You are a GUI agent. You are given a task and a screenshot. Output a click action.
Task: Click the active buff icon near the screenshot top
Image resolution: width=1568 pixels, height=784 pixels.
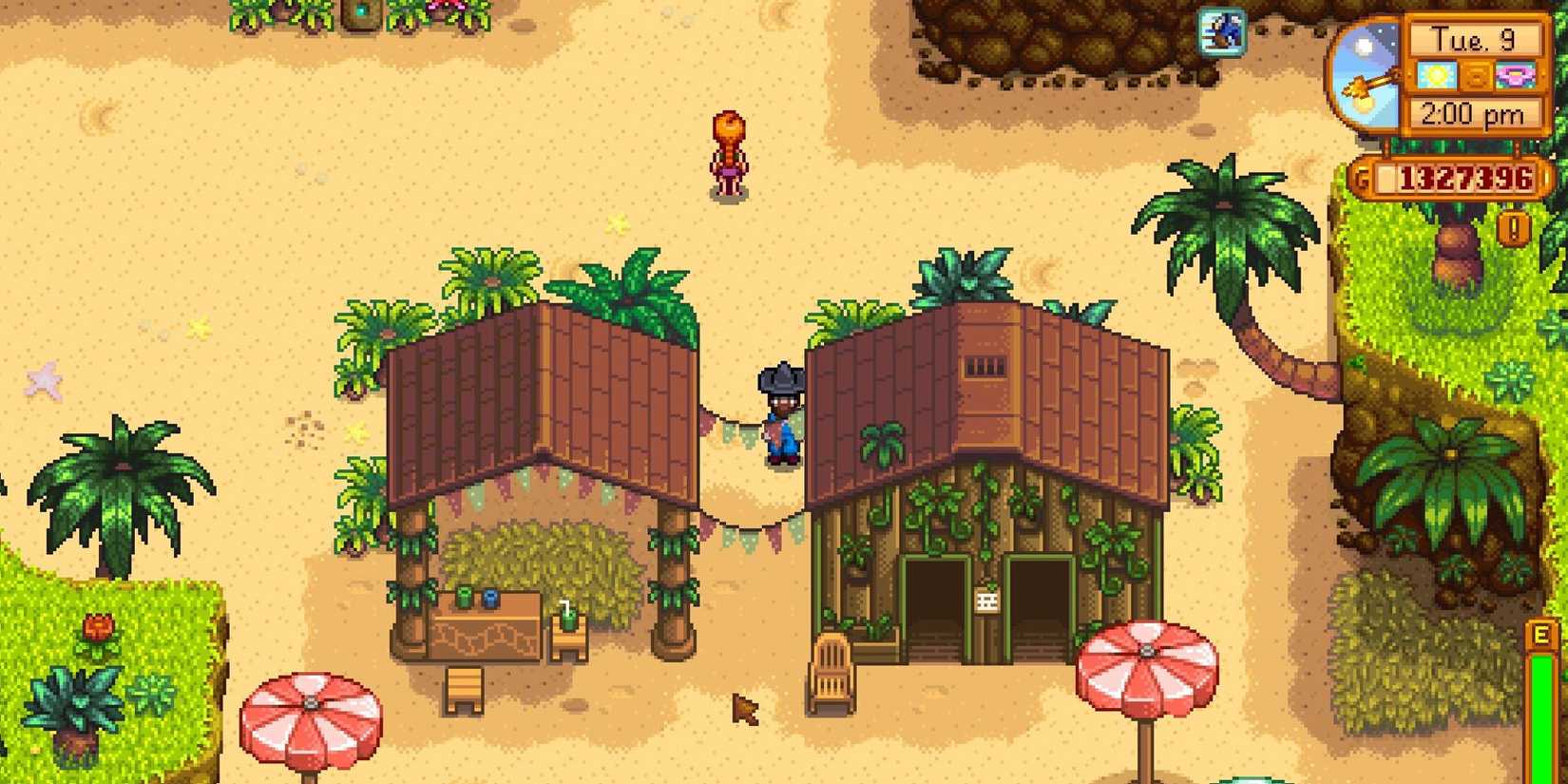pos(1224,31)
